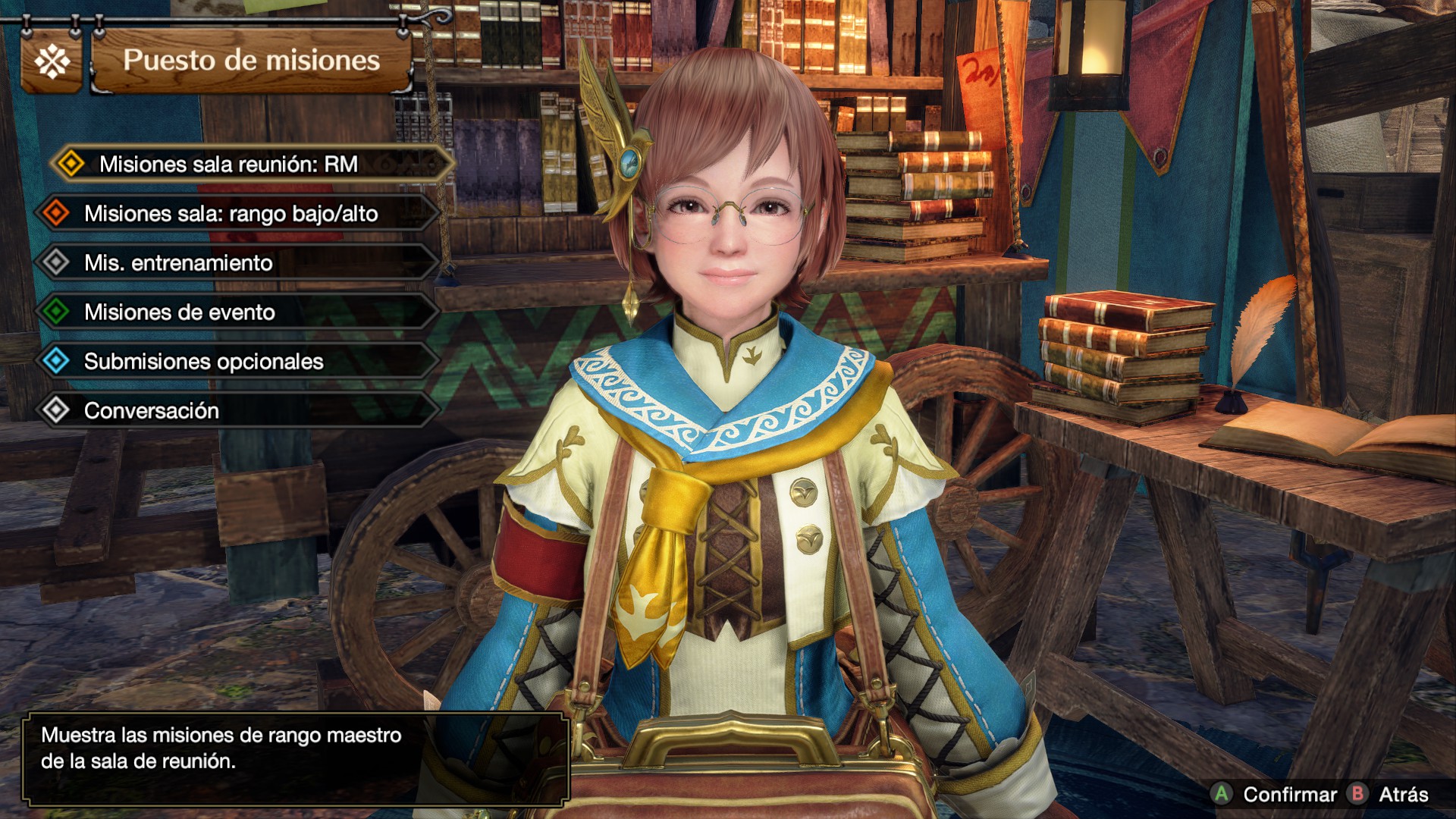
Task: Show Submisiones opcionales
Action: [203, 362]
